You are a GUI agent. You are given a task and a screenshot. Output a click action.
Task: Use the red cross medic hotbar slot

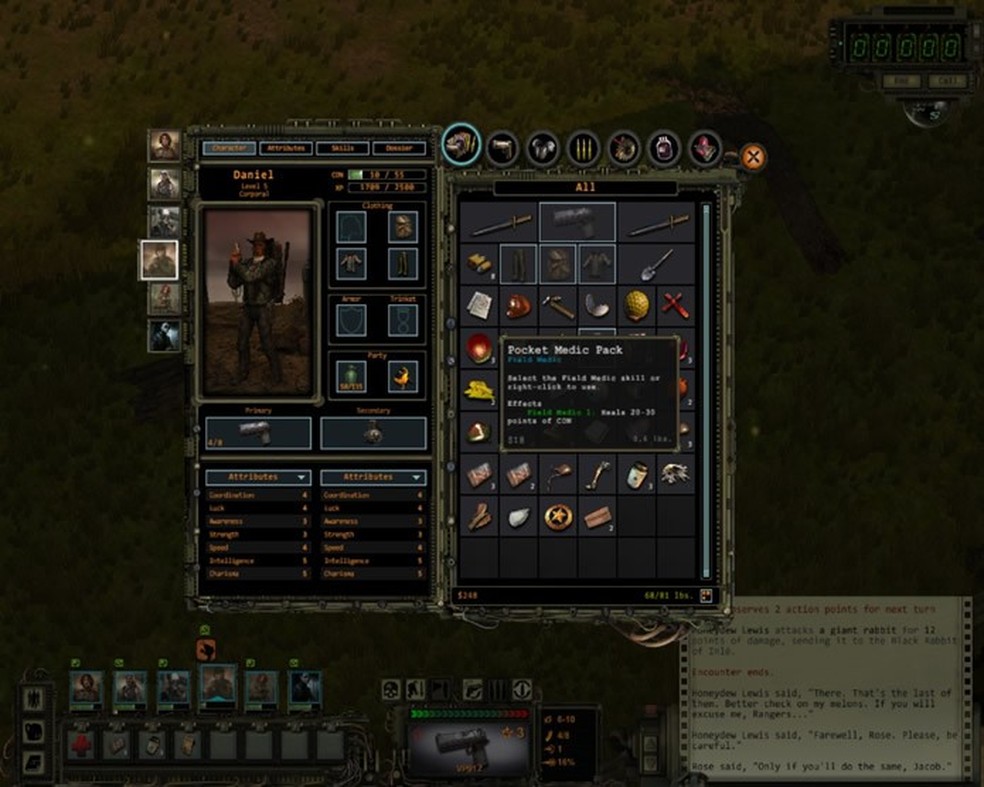tap(81, 744)
